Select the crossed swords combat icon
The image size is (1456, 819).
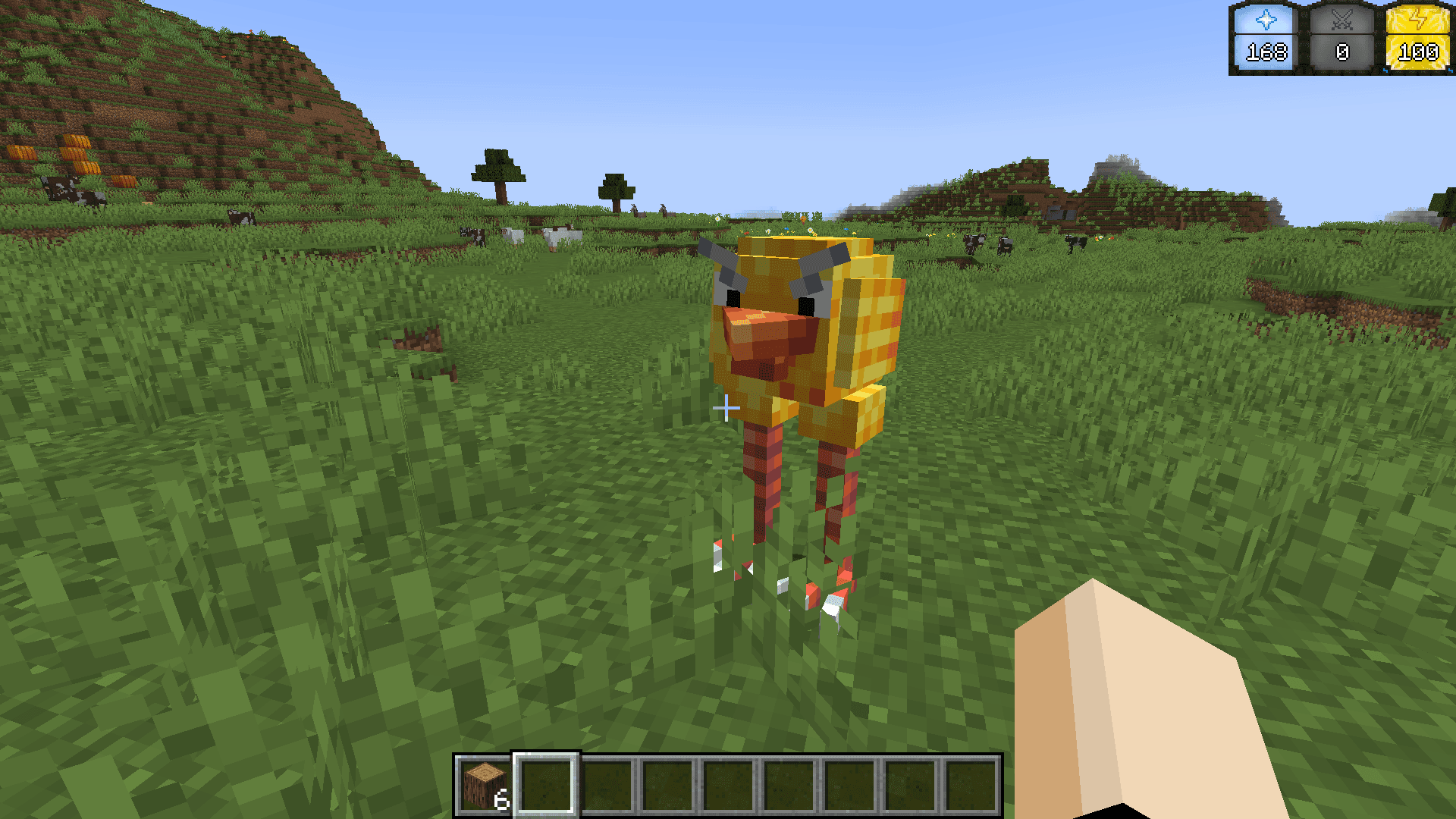click(1342, 19)
